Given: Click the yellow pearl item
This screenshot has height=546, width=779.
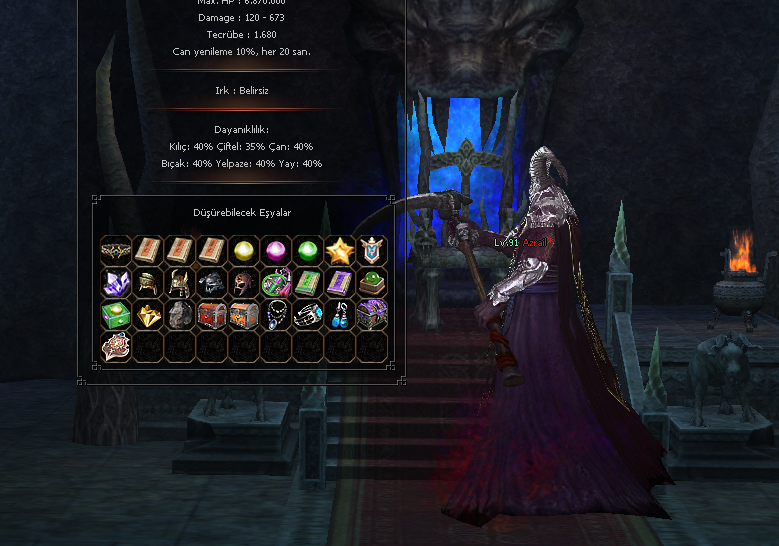Looking at the screenshot, I should point(243,250).
